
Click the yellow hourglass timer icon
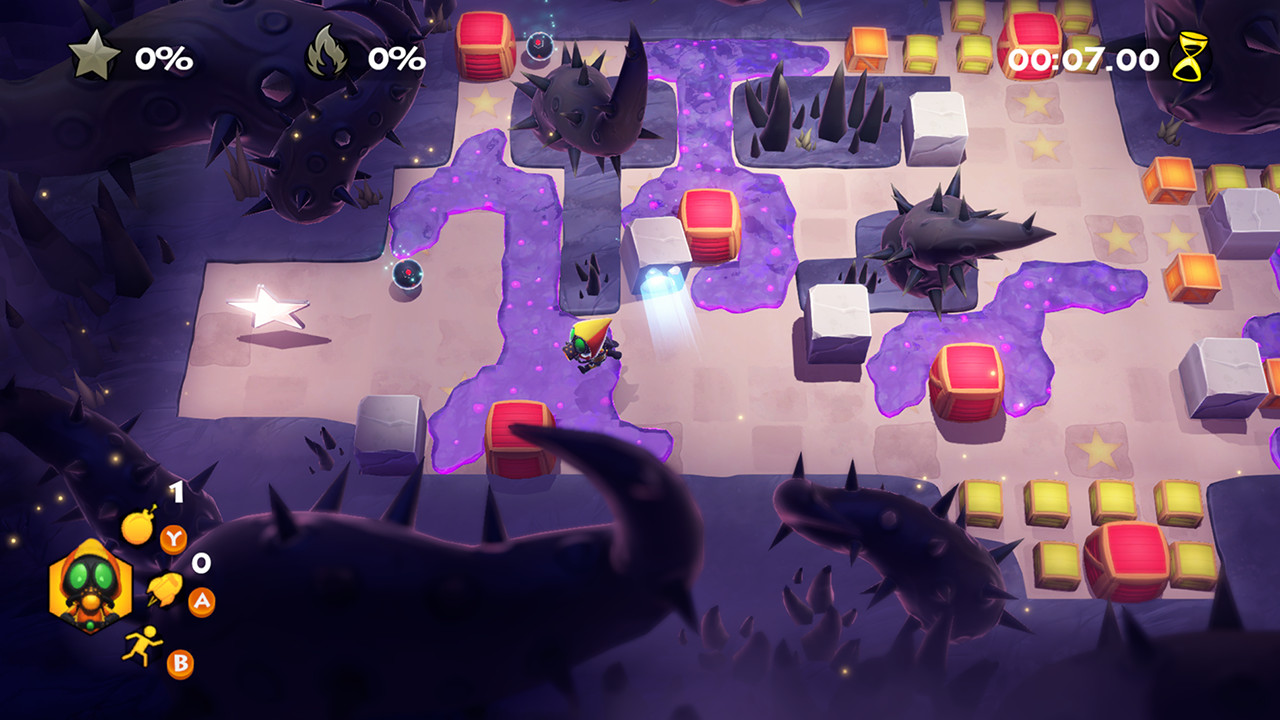[x=1190, y=57]
